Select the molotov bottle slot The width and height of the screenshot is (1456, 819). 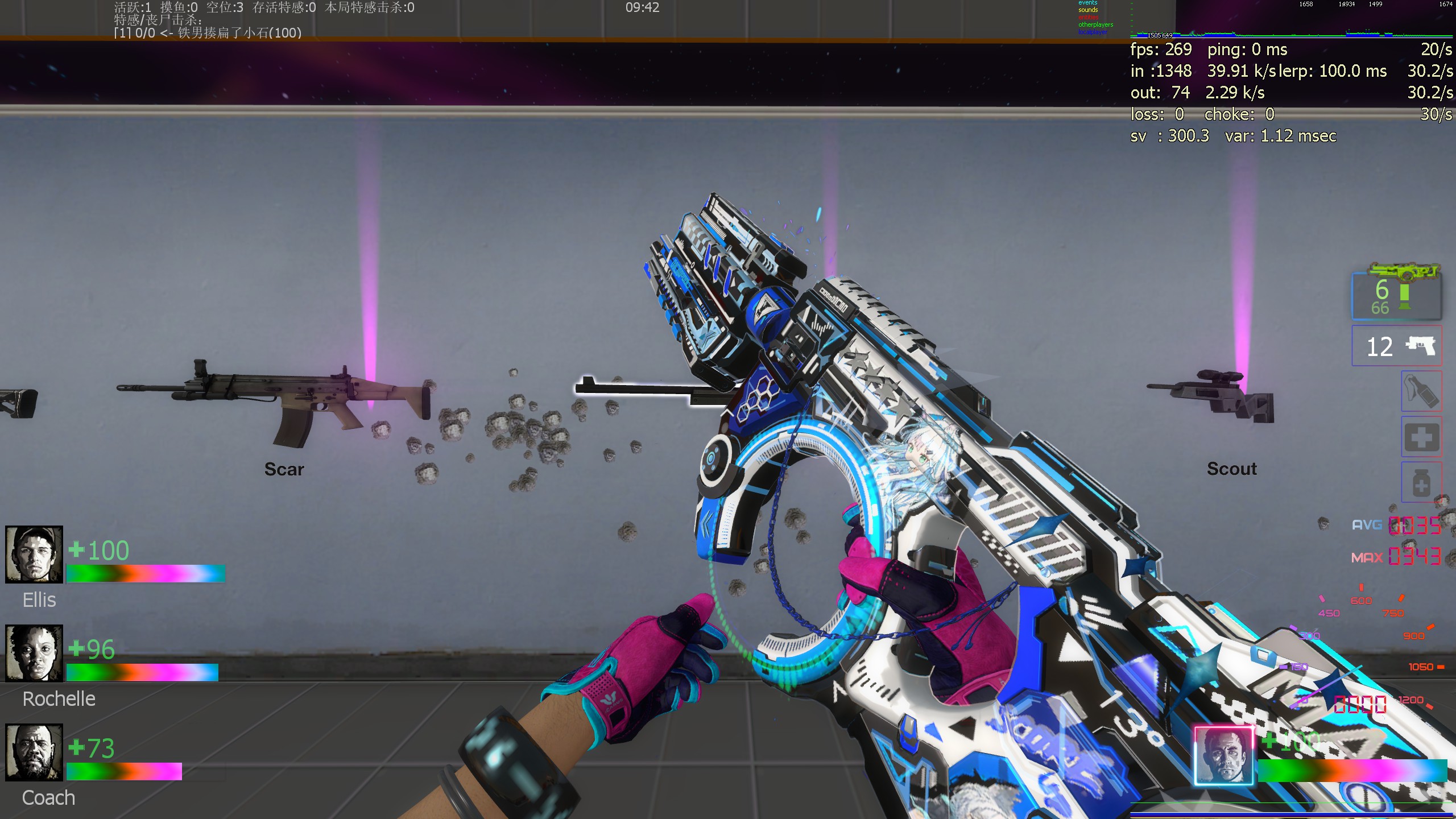(x=1421, y=391)
